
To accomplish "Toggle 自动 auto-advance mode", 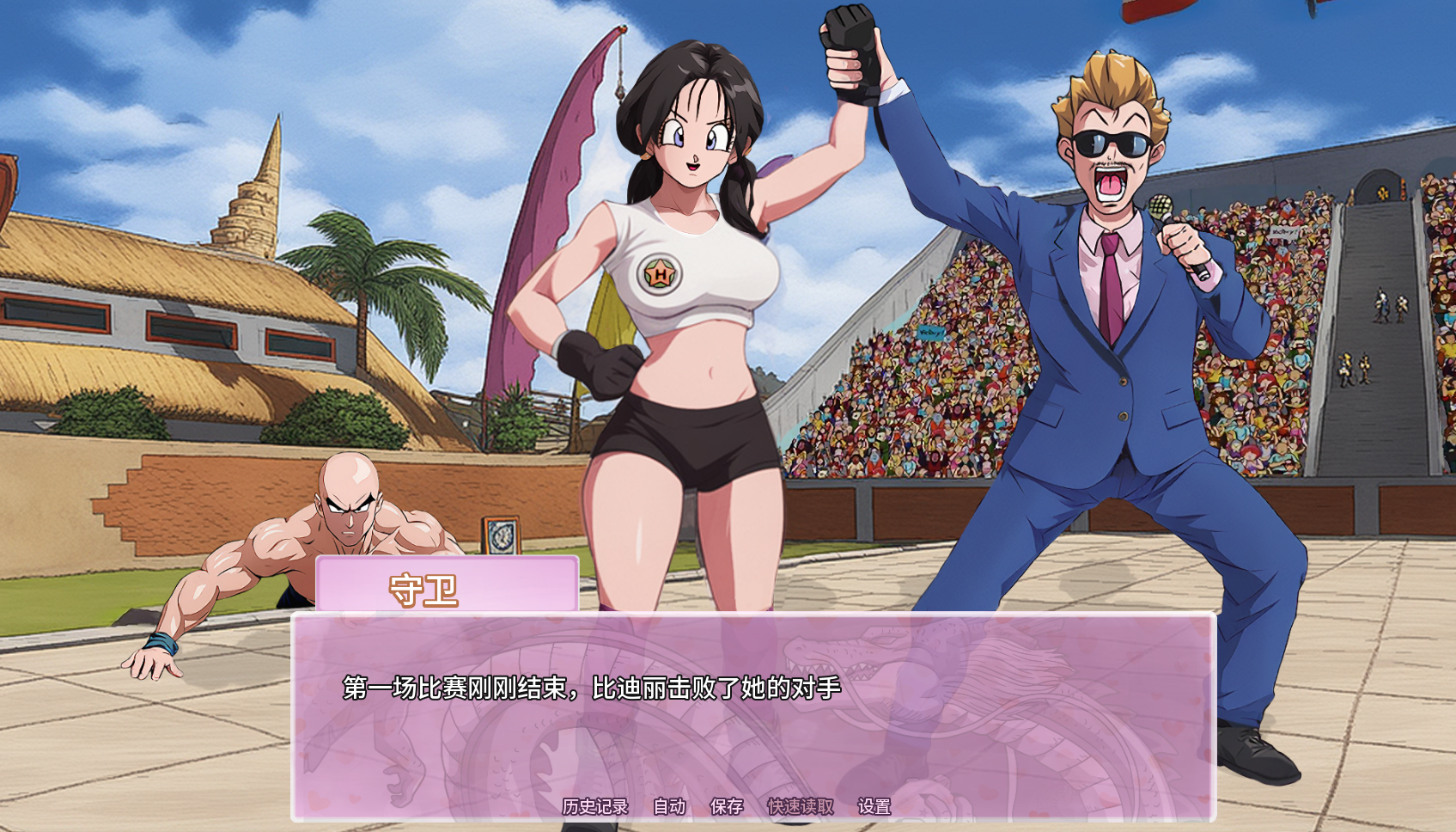I will click(x=669, y=806).
